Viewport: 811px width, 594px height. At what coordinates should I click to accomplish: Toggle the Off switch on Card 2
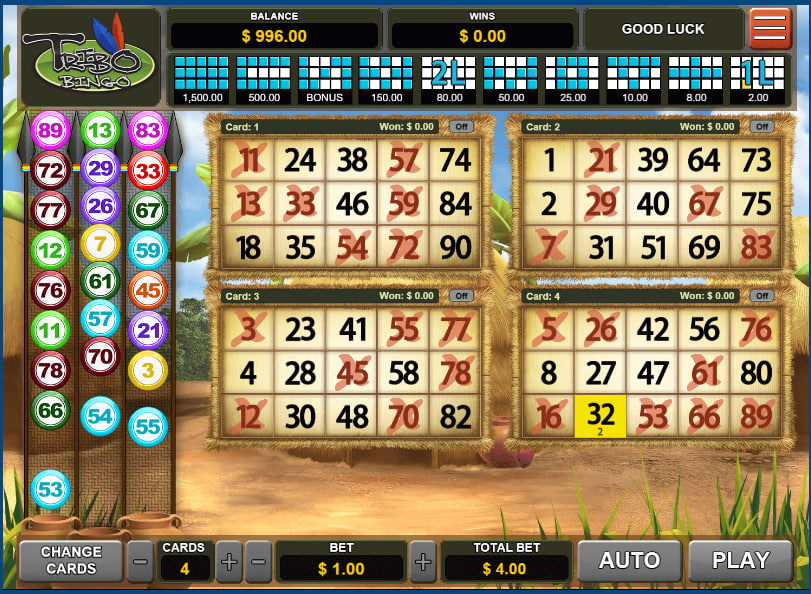[x=762, y=127]
